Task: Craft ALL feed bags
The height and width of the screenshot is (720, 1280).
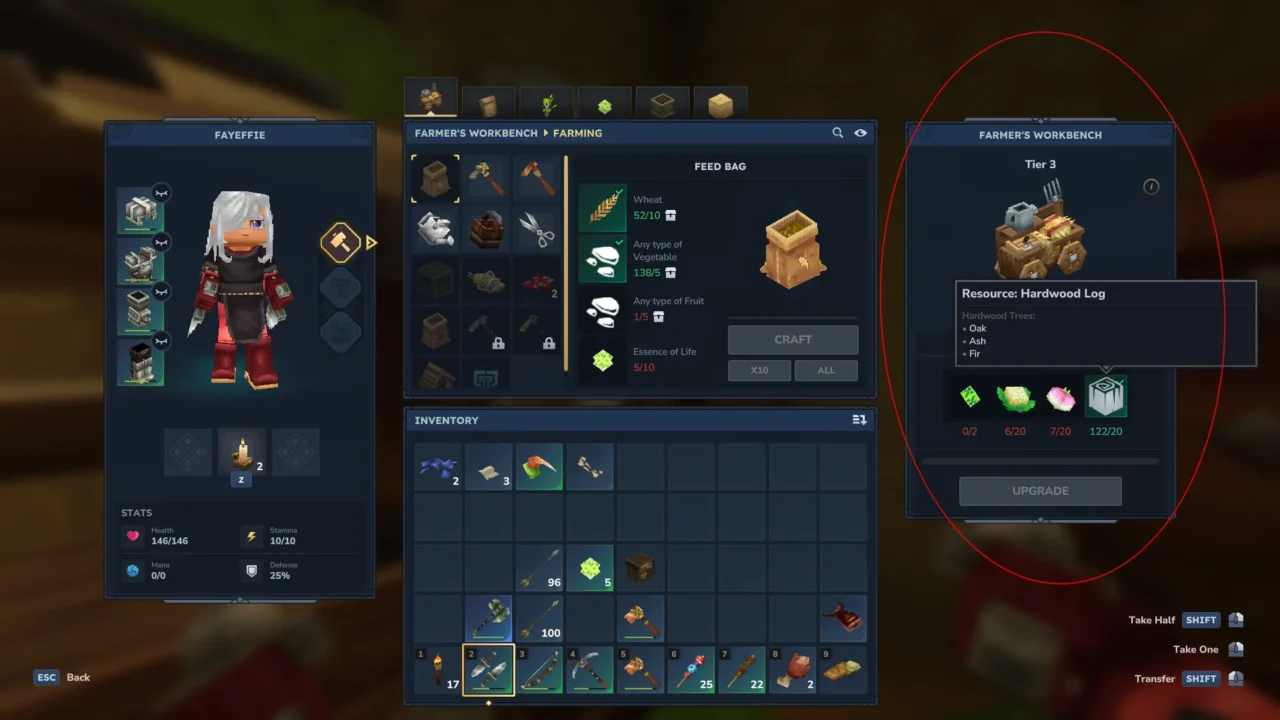Action: 826,370
